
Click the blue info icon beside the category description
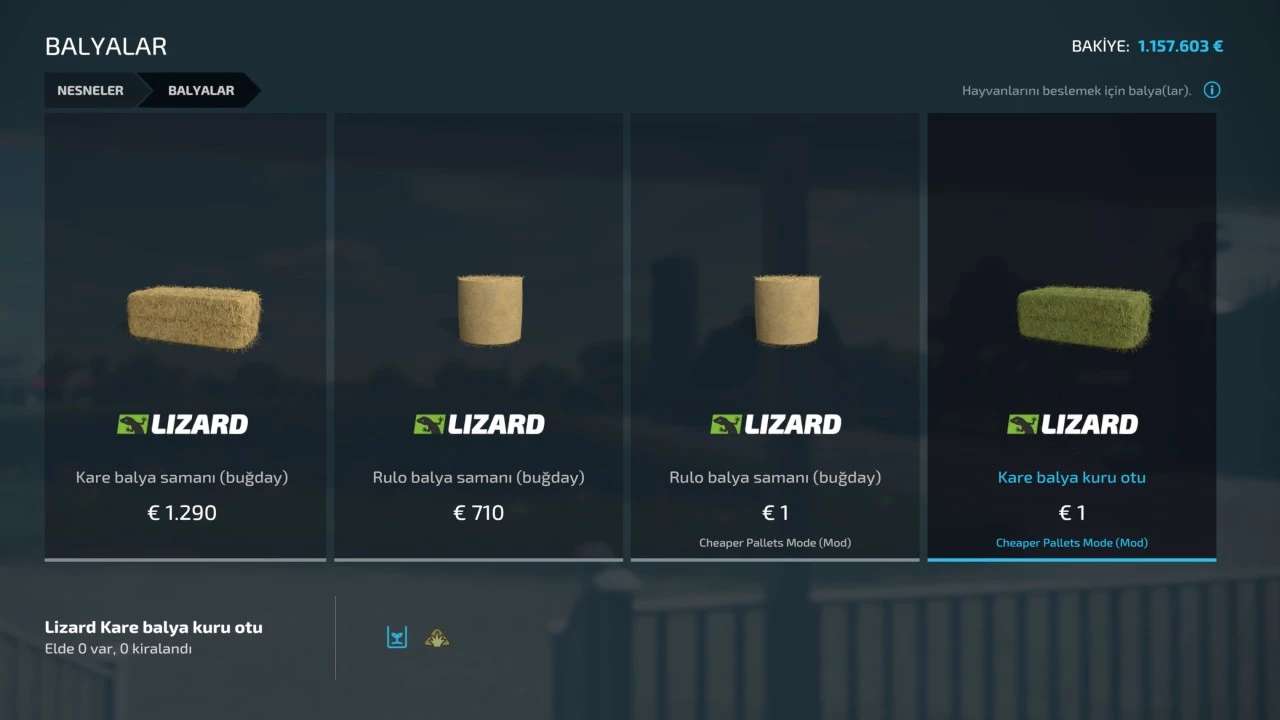coord(1212,90)
